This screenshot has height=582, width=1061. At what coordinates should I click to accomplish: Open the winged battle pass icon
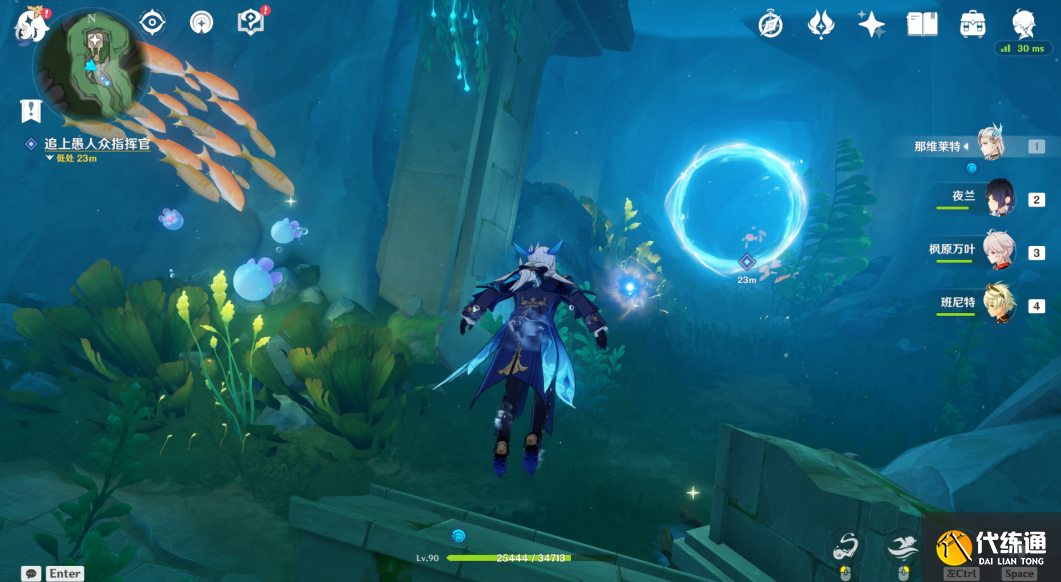click(821, 25)
